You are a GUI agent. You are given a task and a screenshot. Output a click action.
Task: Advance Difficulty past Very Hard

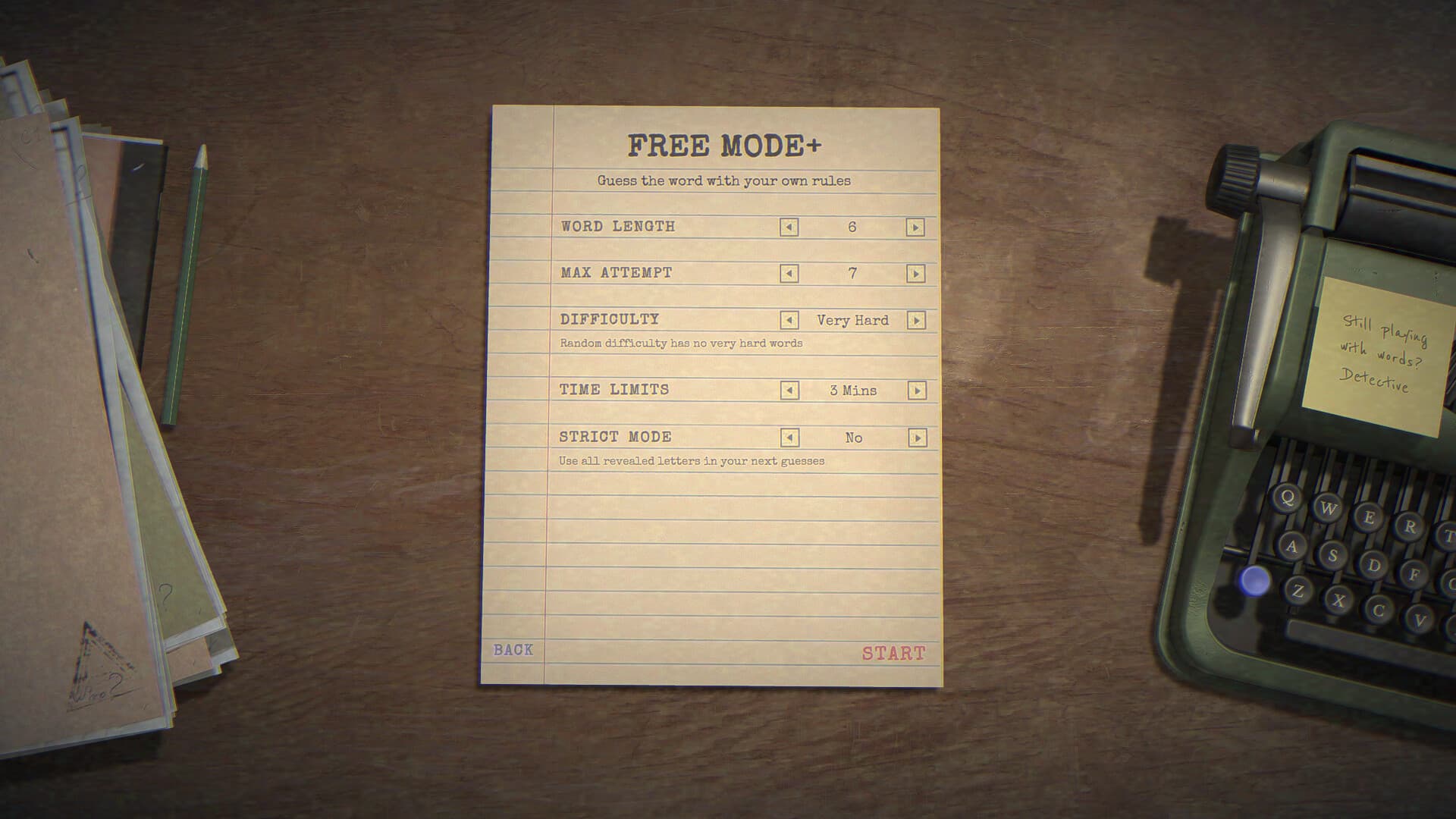pyautogui.click(x=916, y=320)
